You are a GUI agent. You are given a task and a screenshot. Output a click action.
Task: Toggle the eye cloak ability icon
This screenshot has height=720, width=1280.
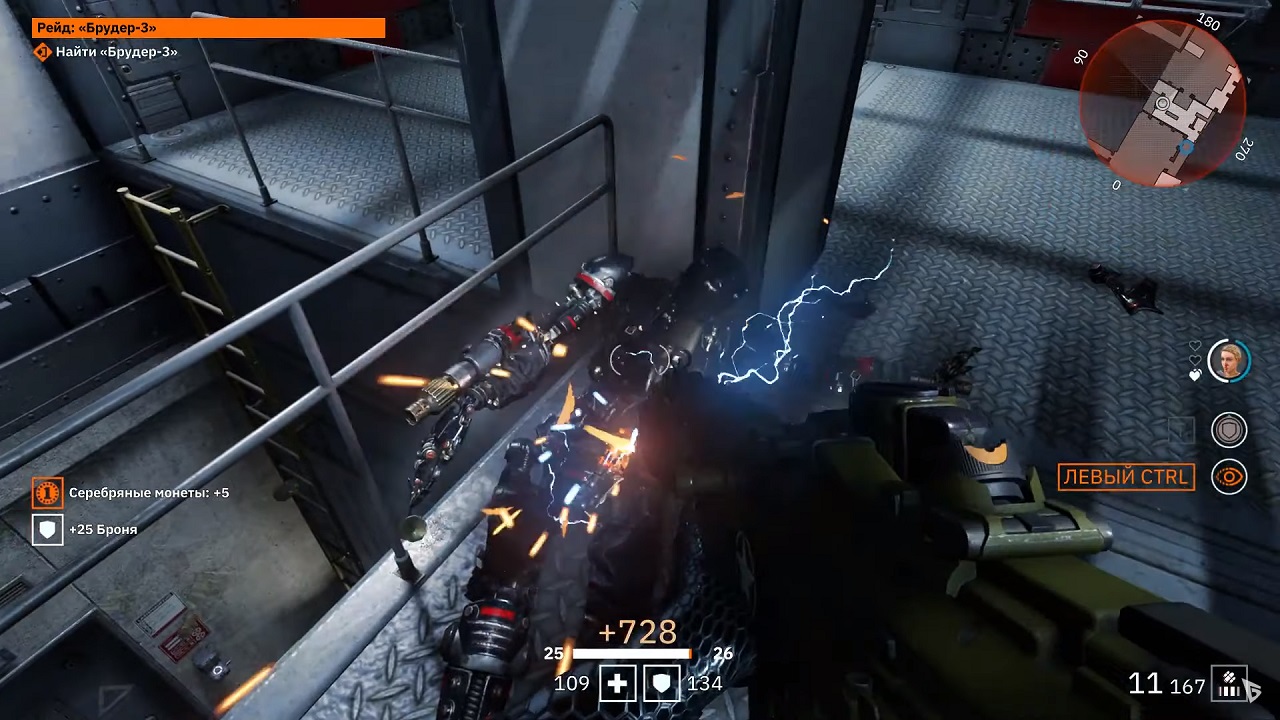(1229, 477)
